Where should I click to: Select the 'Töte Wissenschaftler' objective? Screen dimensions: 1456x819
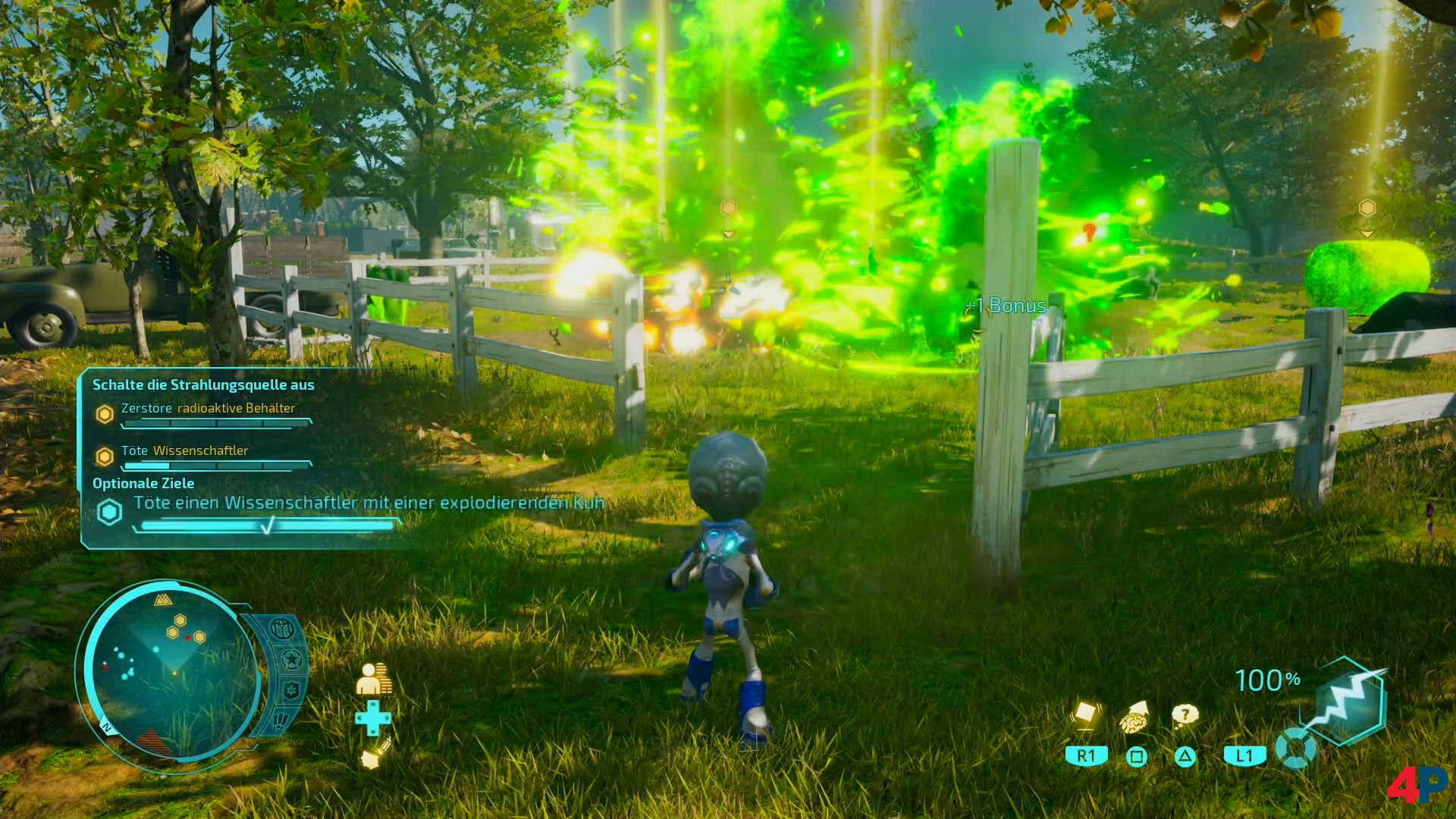[x=184, y=450]
